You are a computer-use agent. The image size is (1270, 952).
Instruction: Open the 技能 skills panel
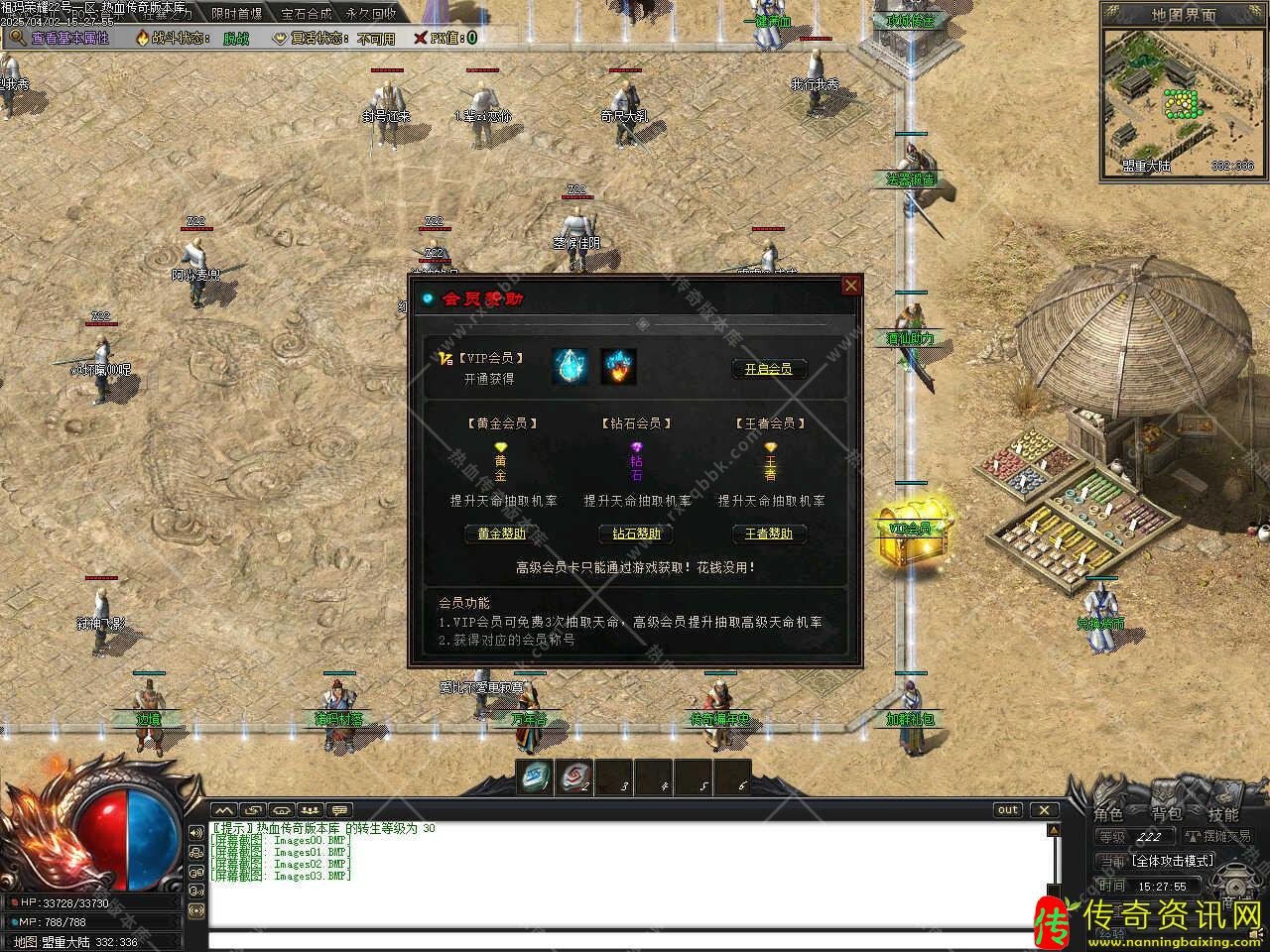click(x=1223, y=815)
